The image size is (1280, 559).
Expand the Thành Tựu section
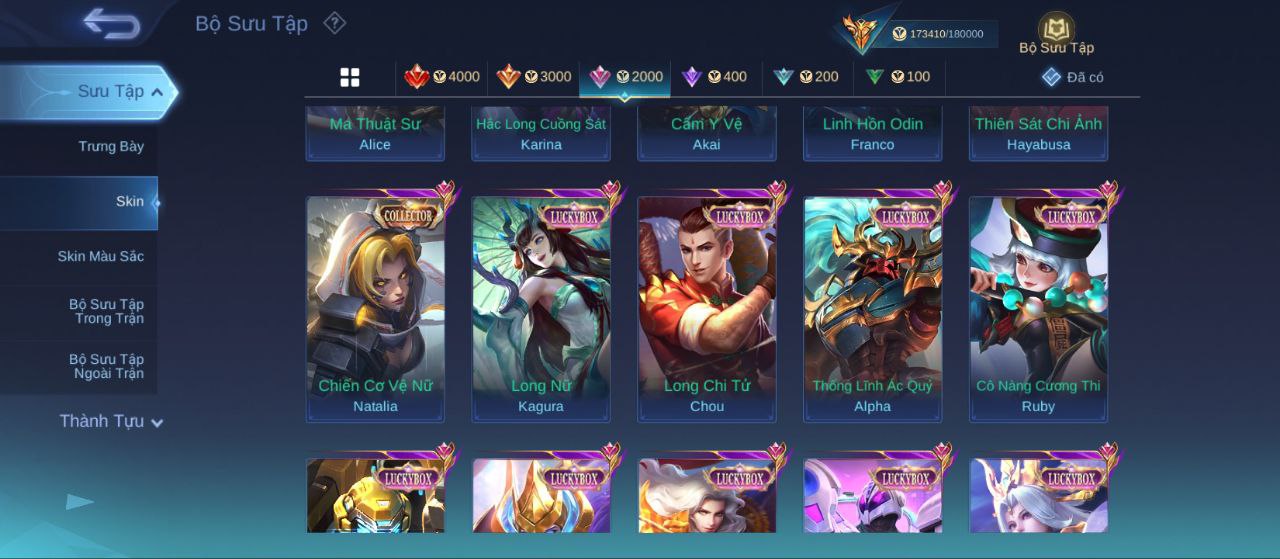(110, 422)
